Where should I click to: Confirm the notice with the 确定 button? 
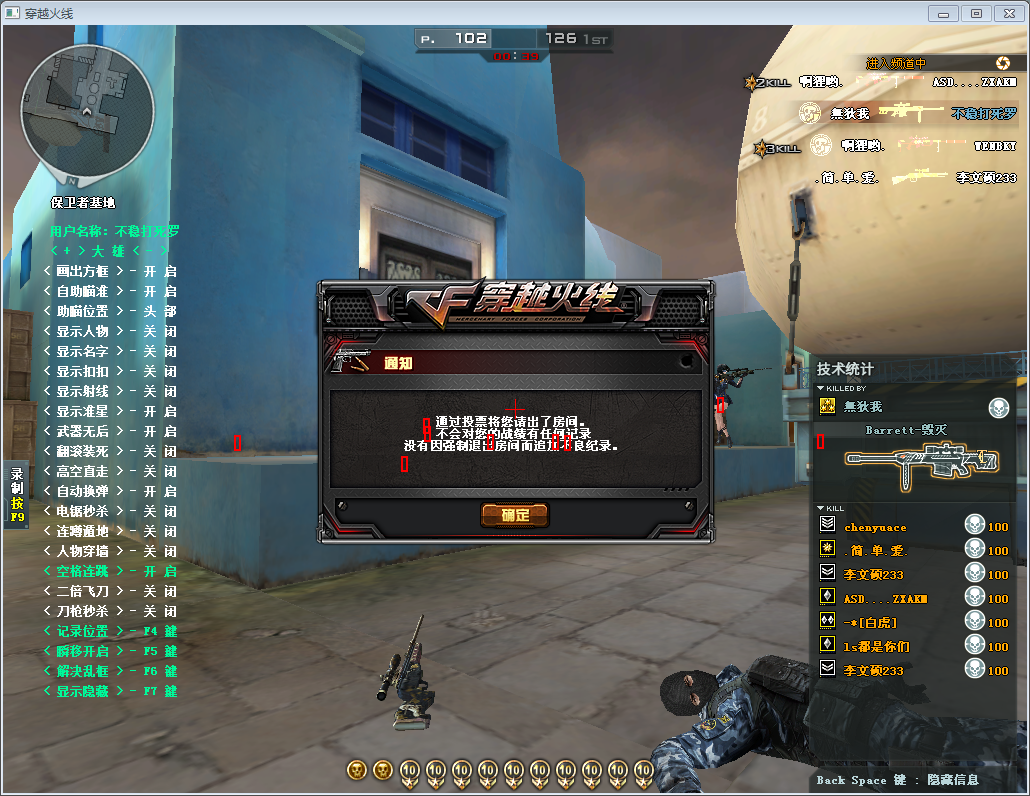(x=515, y=515)
